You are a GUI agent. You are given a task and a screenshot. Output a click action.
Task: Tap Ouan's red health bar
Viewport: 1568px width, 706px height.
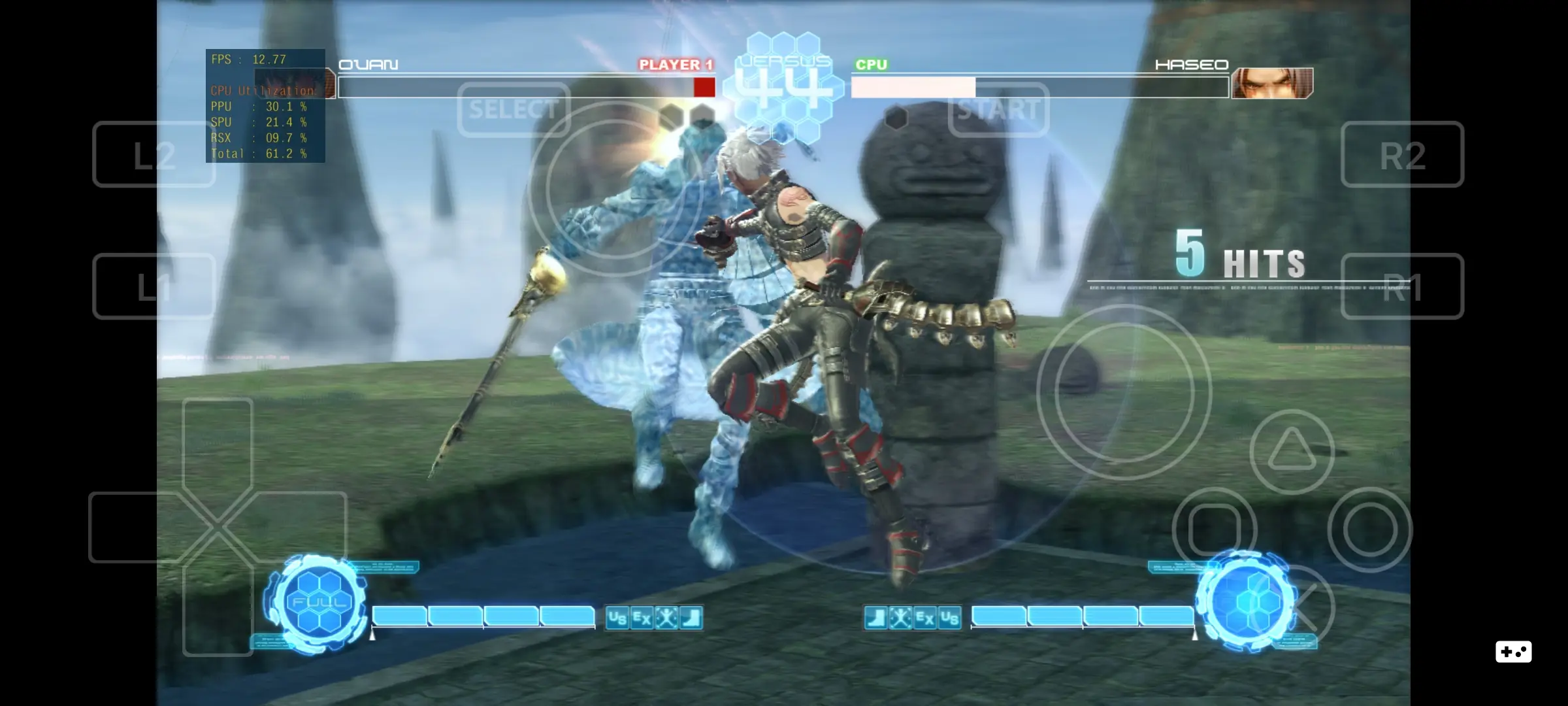704,86
